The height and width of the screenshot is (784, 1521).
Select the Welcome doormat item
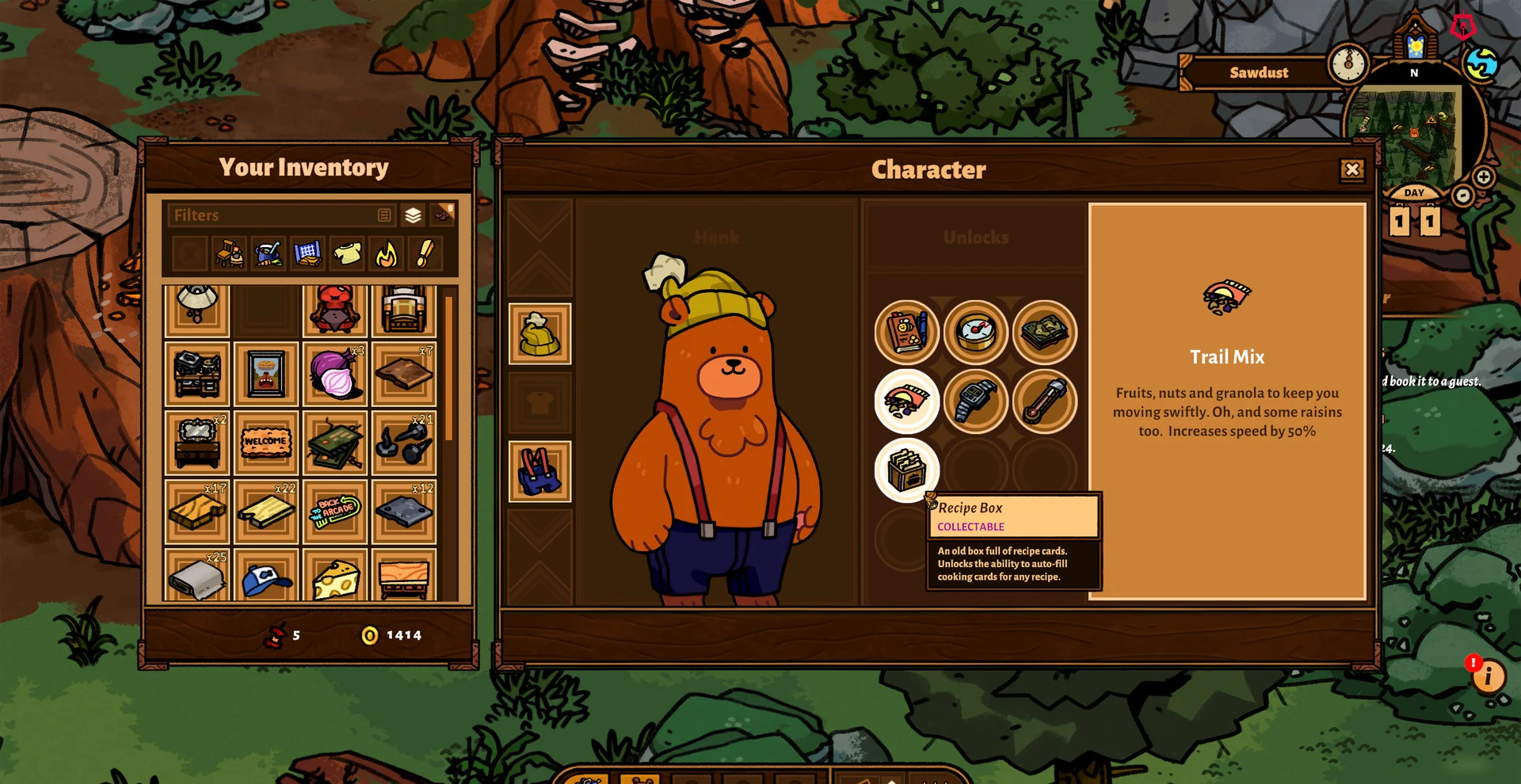click(266, 442)
